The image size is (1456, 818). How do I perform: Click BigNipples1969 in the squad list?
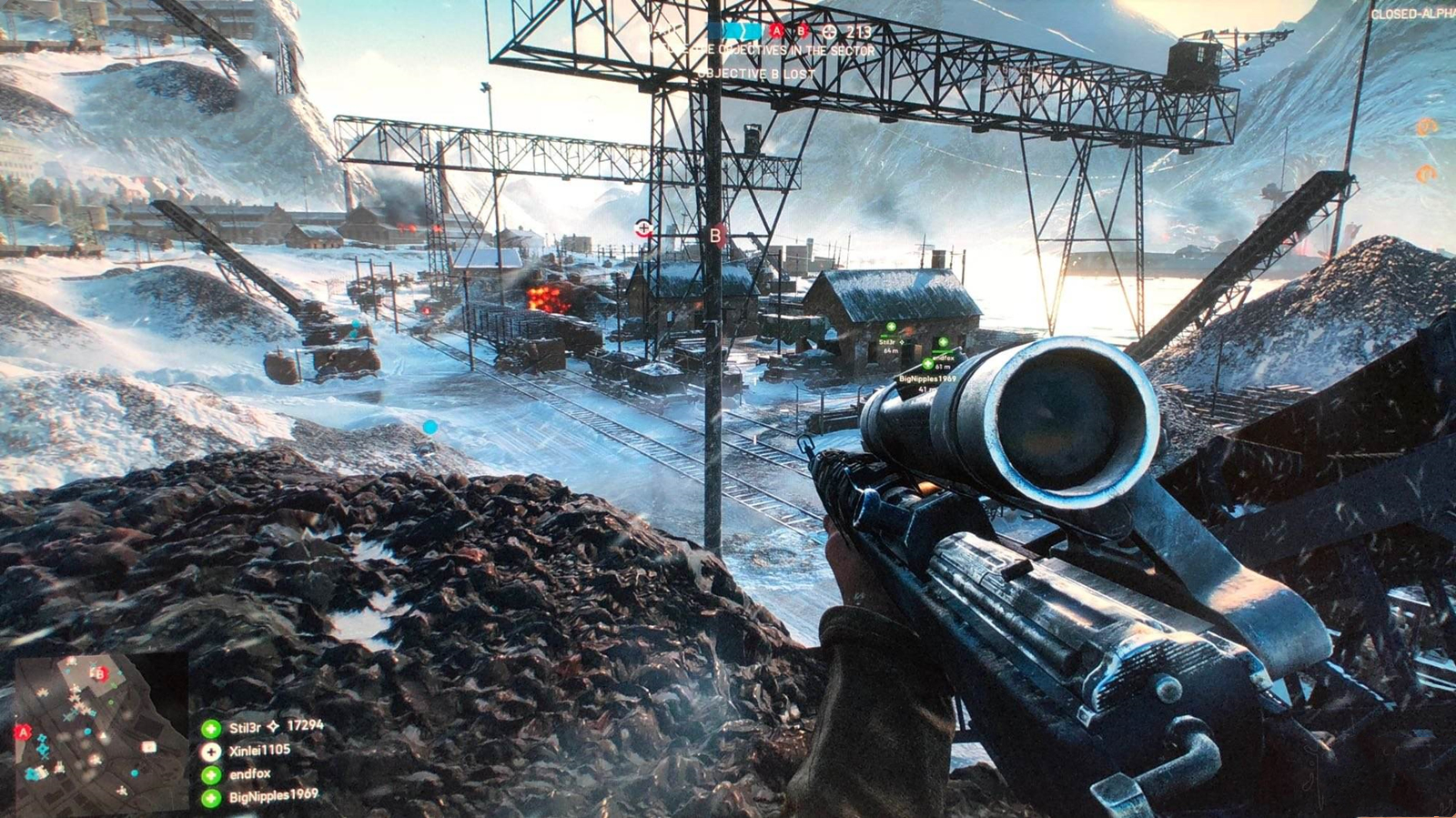(273, 796)
